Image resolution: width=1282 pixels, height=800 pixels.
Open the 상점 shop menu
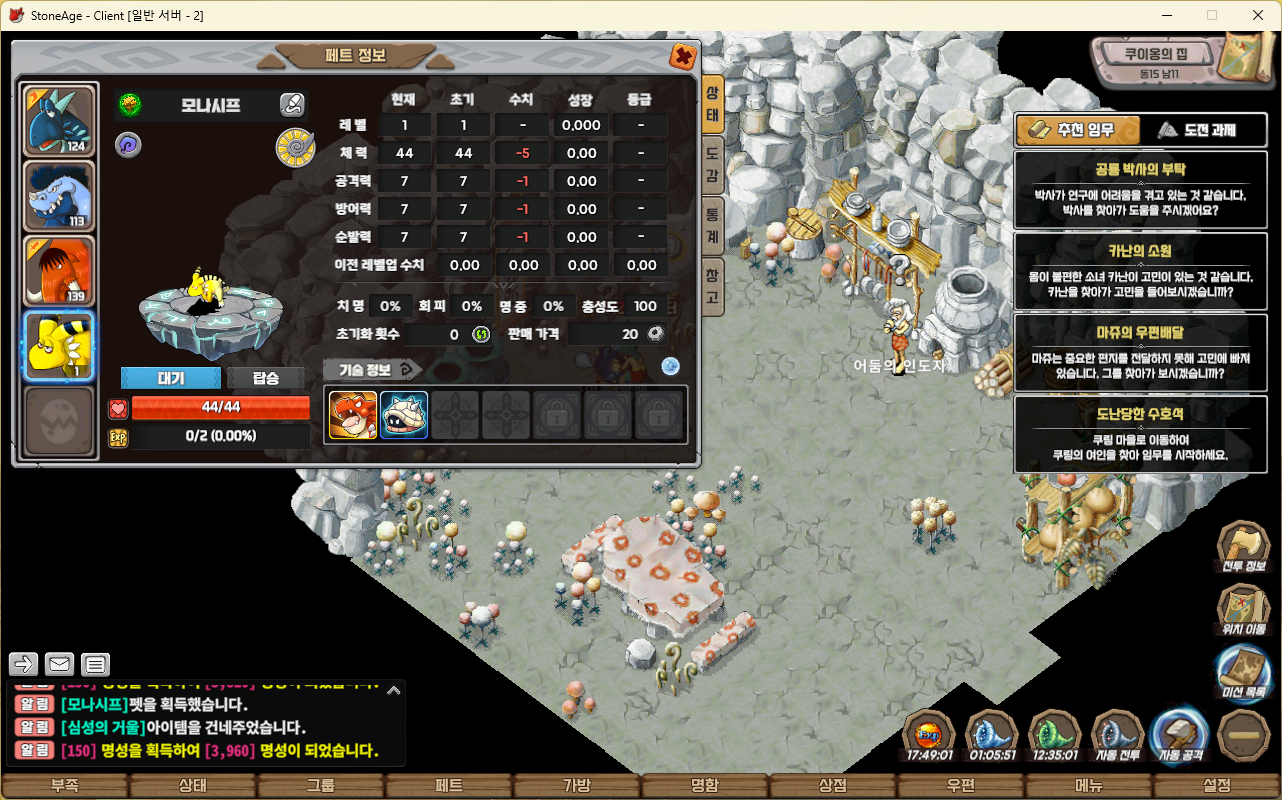click(x=833, y=786)
